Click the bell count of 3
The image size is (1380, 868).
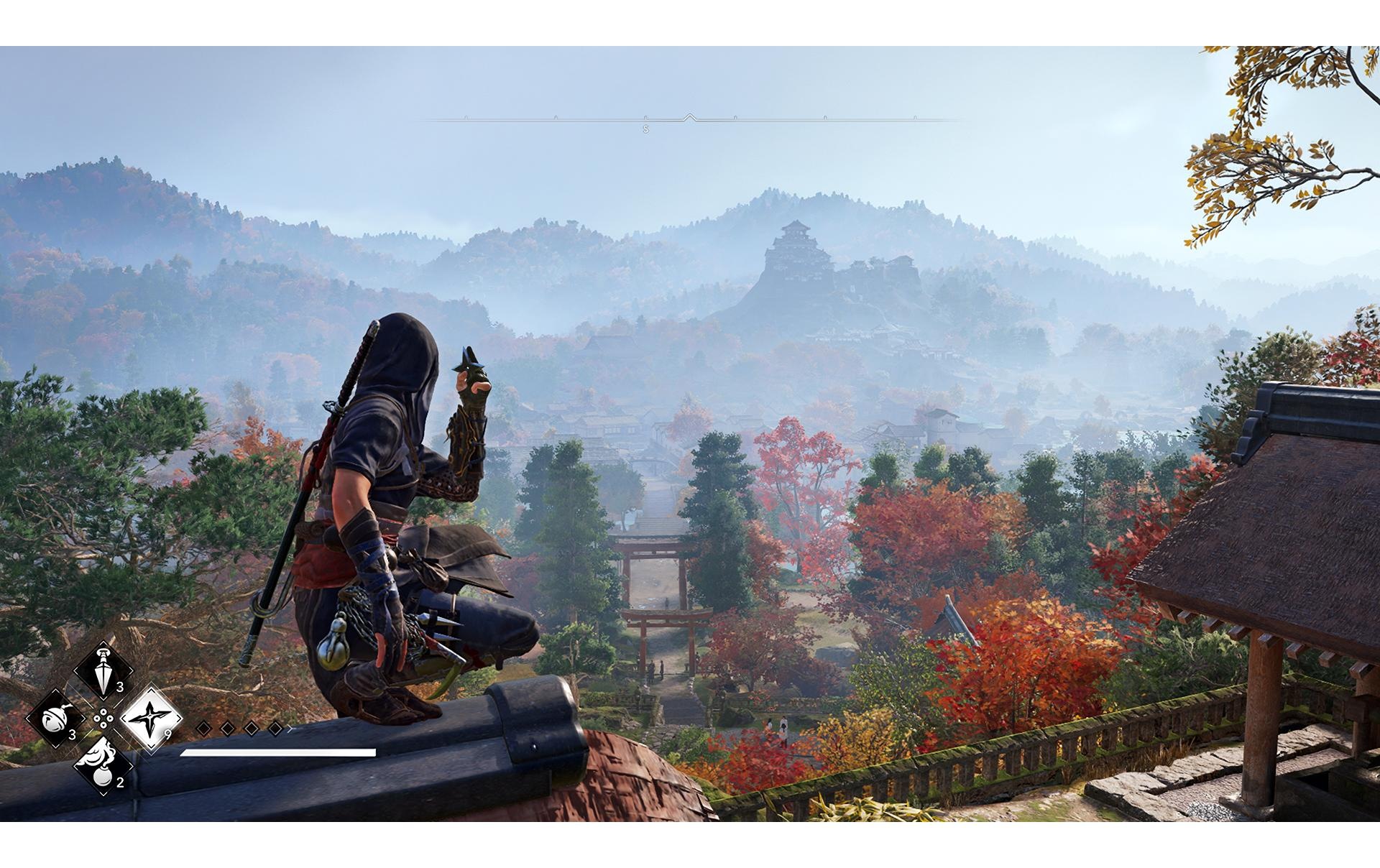coord(73,735)
